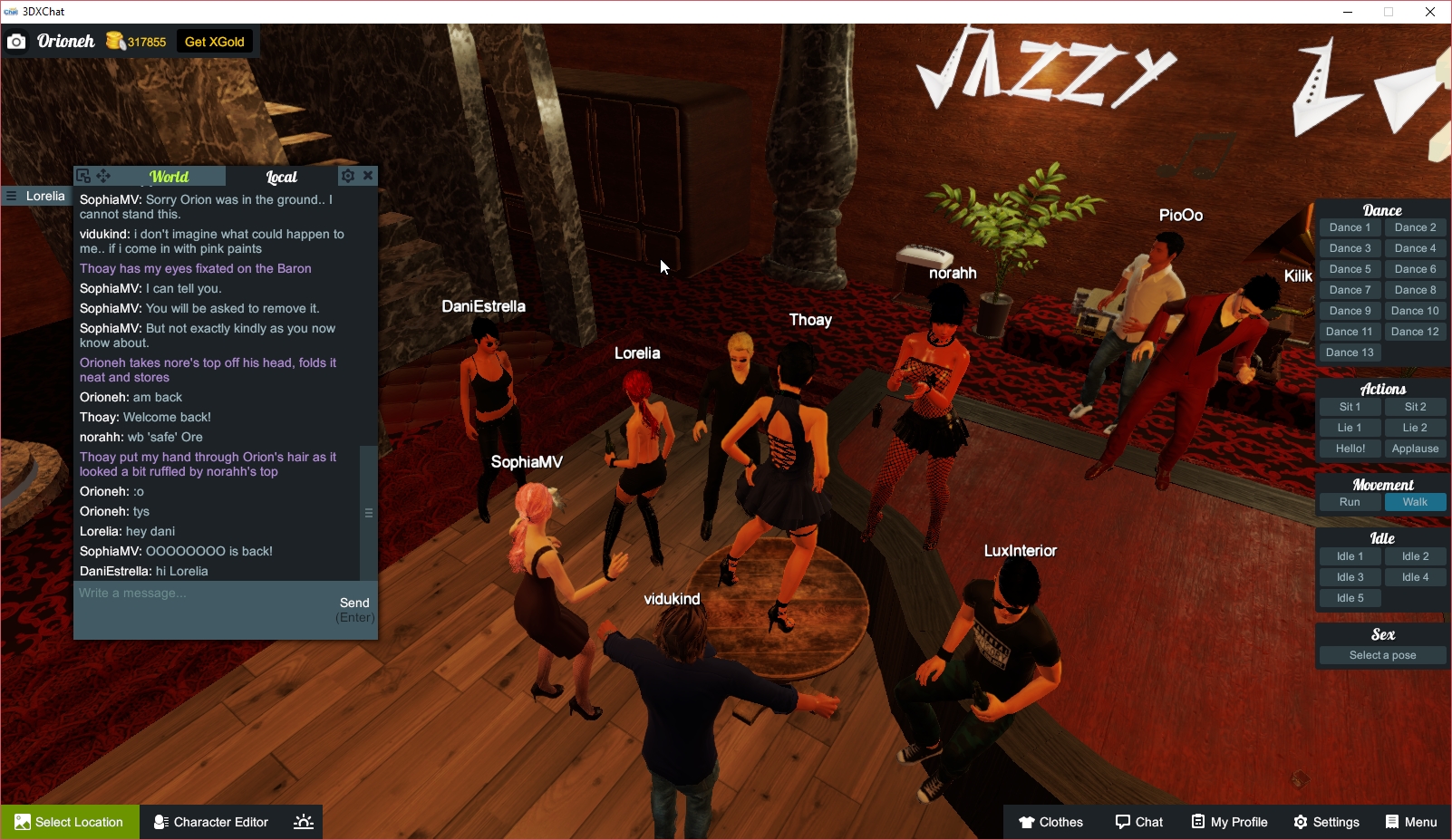Image resolution: width=1452 pixels, height=840 pixels.
Task: Open chat settings with the gear icon
Action: click(348, 176)
